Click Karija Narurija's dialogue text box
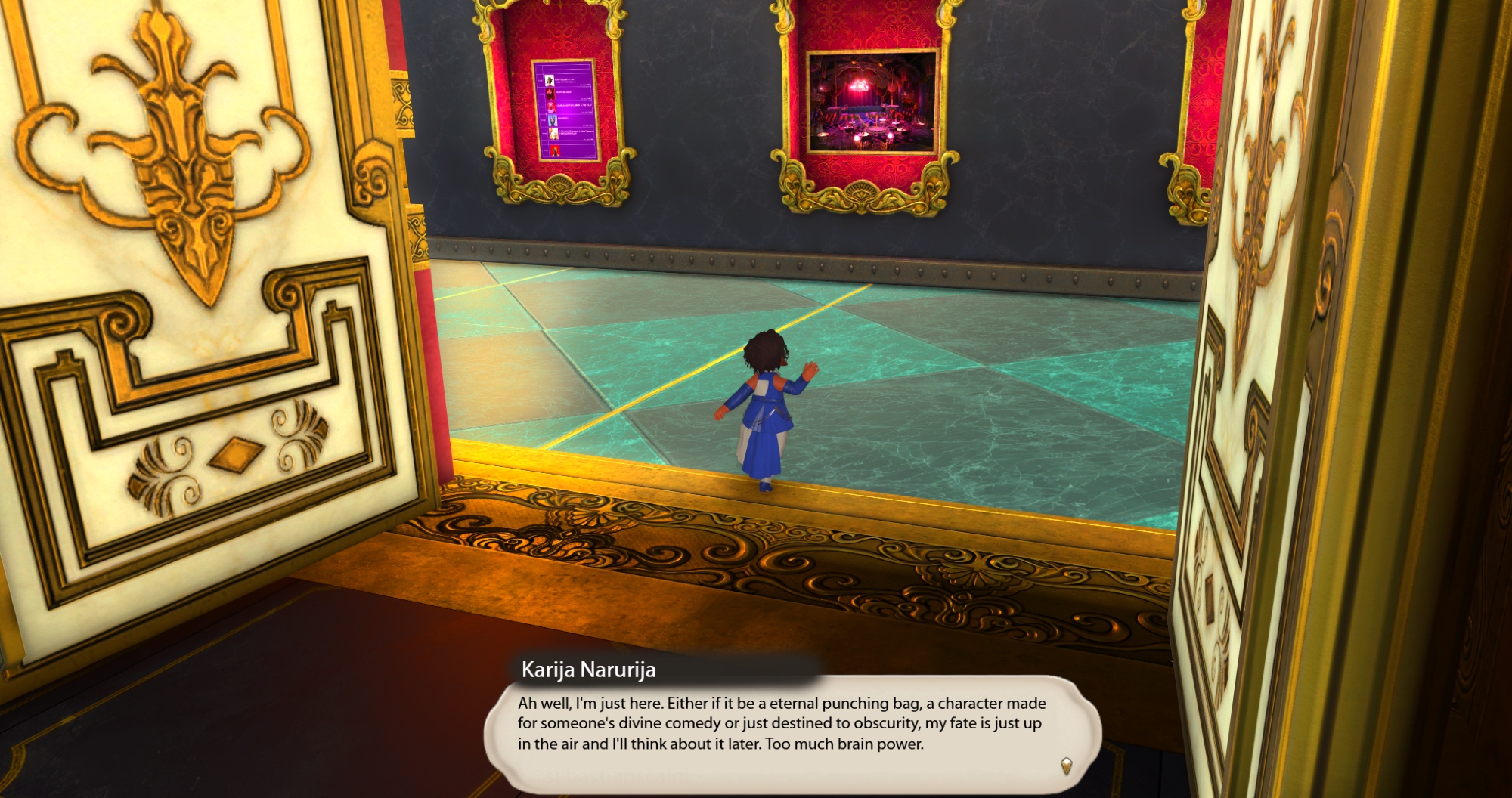Viewport: 1512px width, 798px height. coord(782,724)
